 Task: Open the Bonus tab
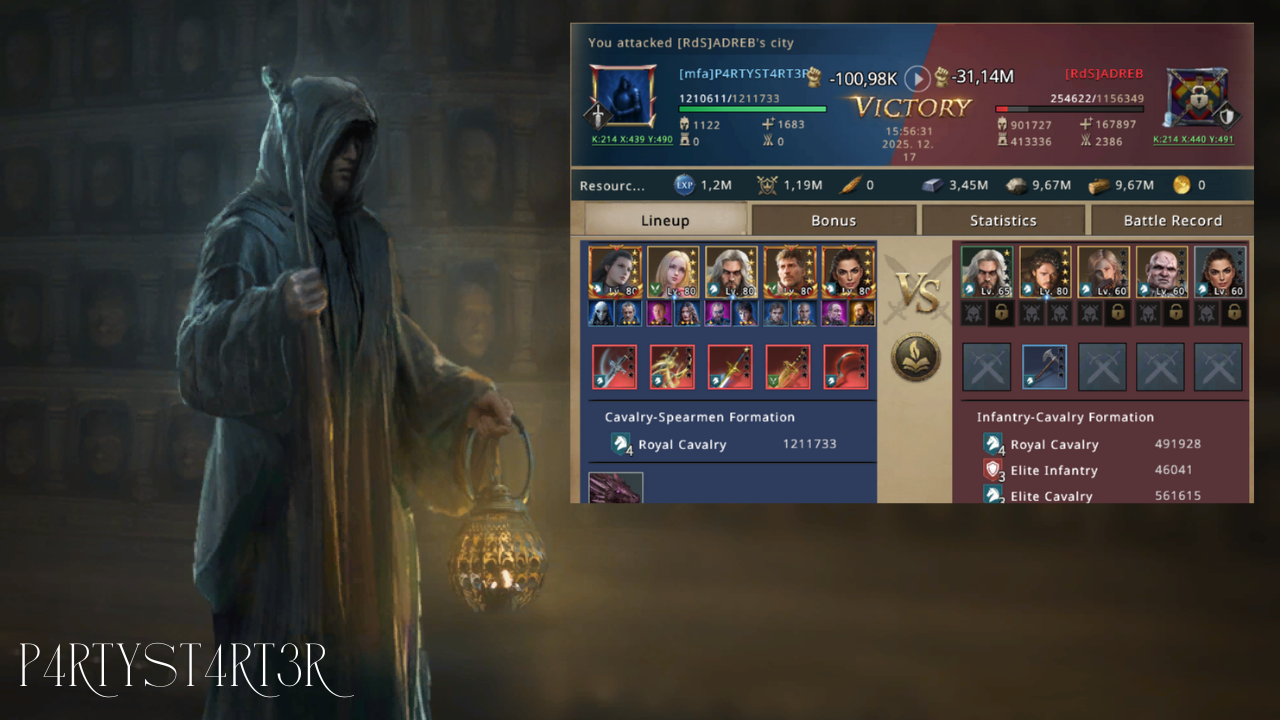(833, 220)
